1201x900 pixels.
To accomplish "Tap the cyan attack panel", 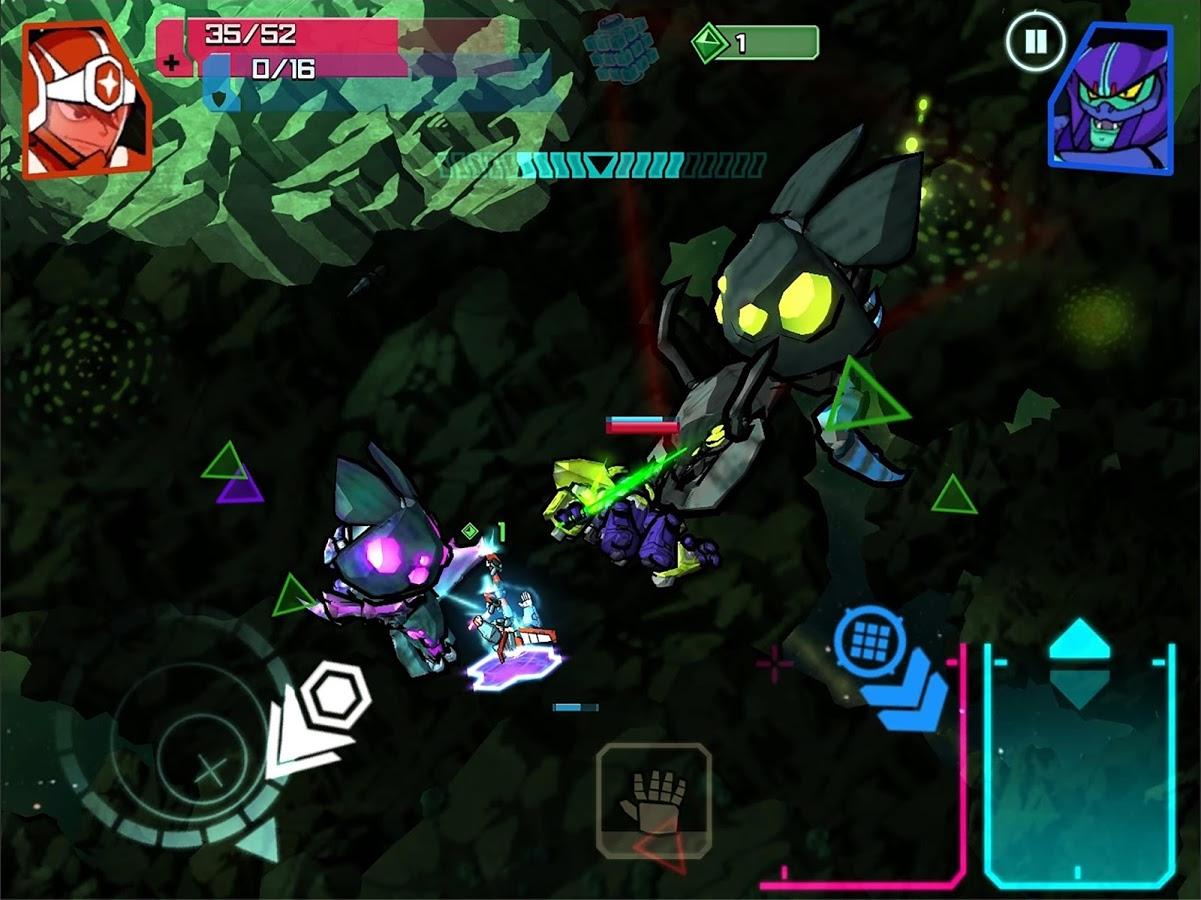I will click(x=1078, y=765).
